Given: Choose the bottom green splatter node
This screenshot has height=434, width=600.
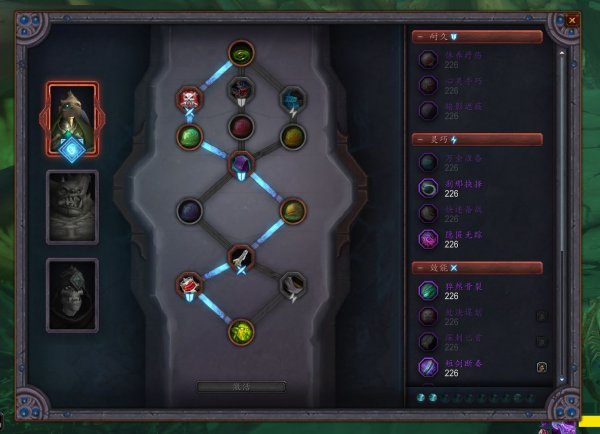Looking at the screenshot, I should click(x=240, y=331).
